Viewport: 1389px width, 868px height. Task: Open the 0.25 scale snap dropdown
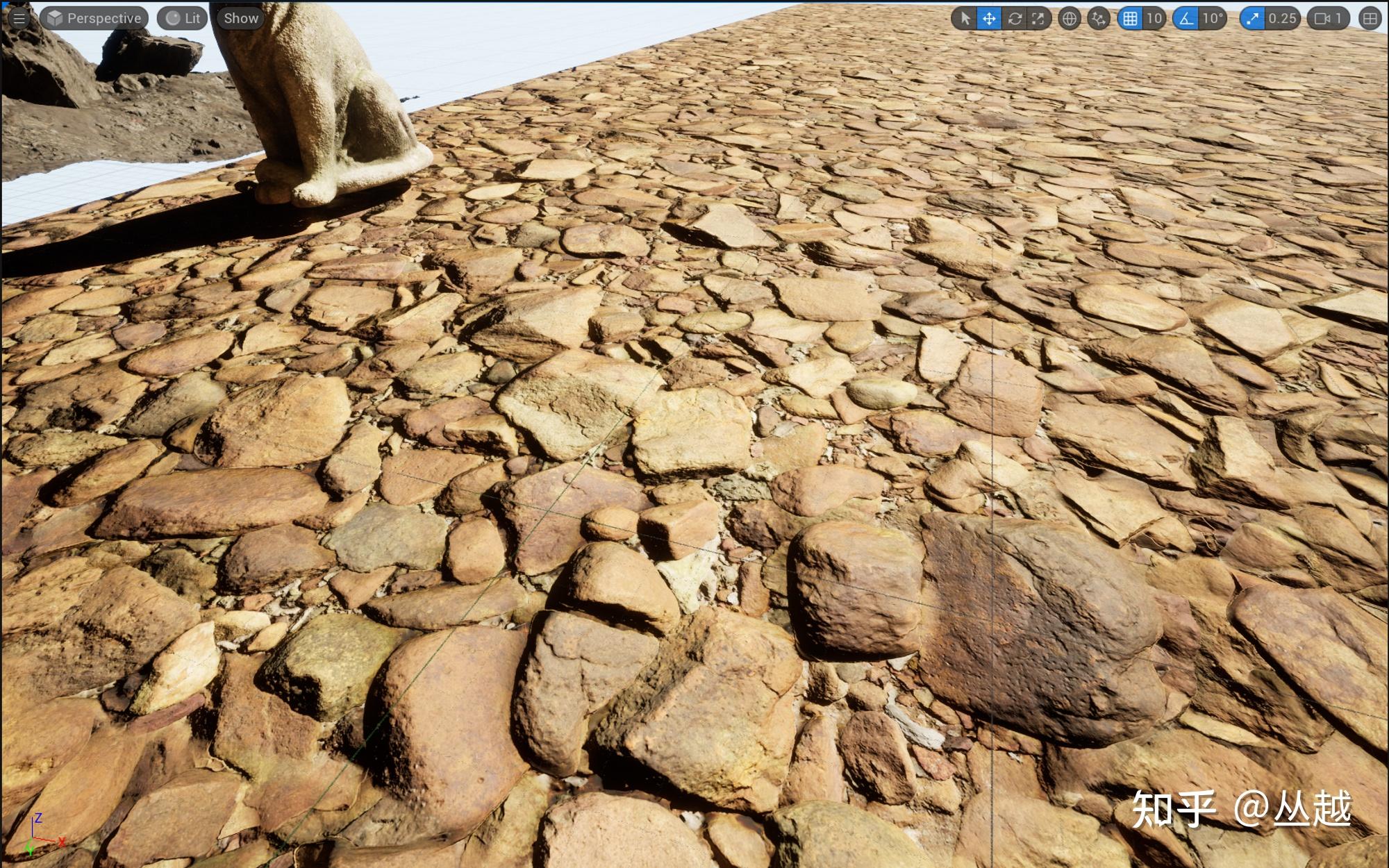[1282, 19]
